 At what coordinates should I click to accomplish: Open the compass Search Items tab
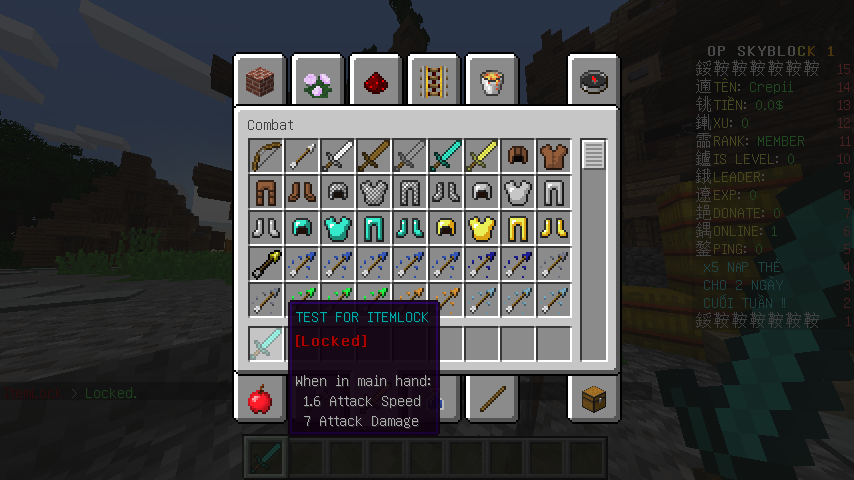[595, 80]
